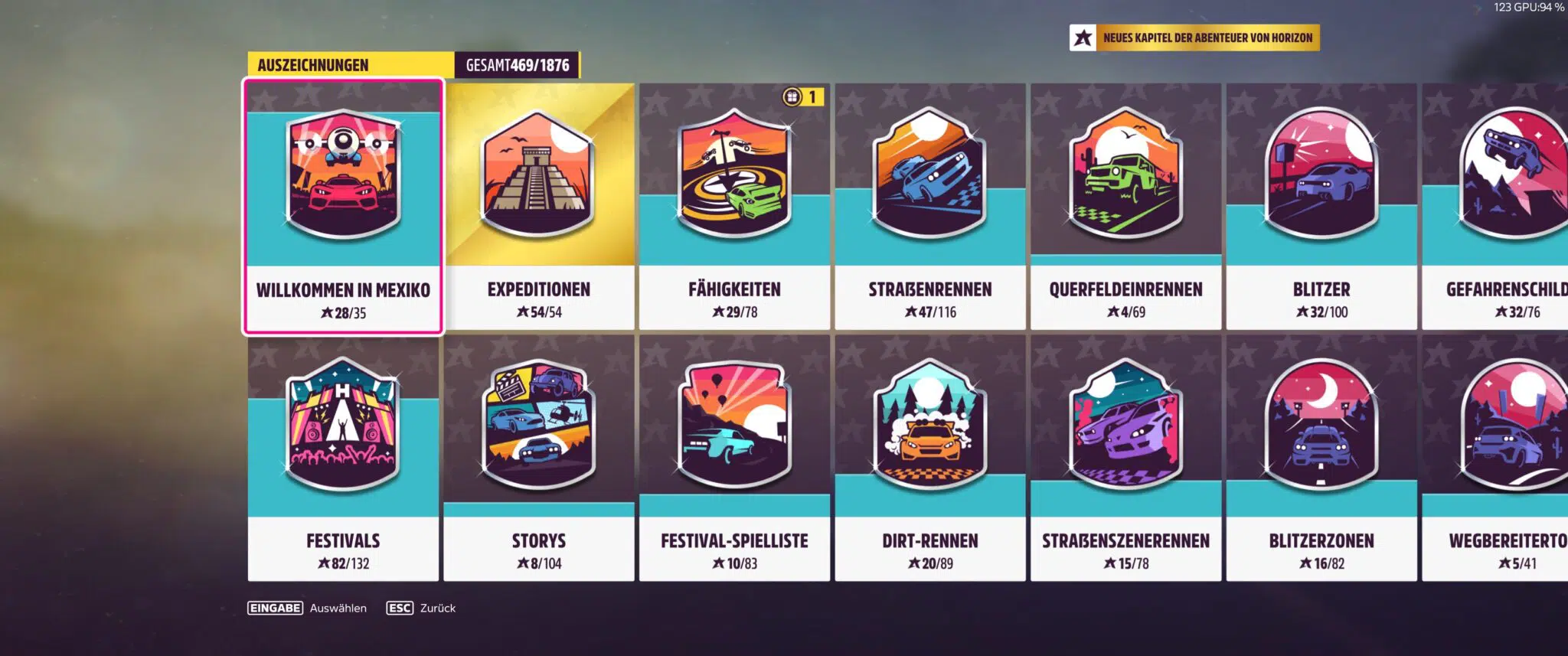Open the Expeditionen accolade category
1568x656 pixels.
(x=539, y=207)
